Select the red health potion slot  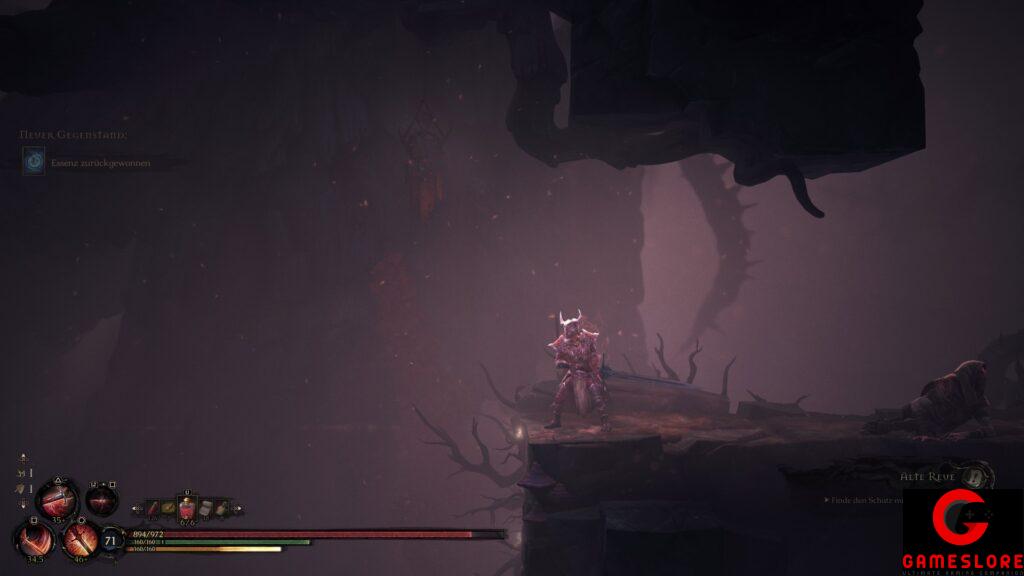coord(186,508)
